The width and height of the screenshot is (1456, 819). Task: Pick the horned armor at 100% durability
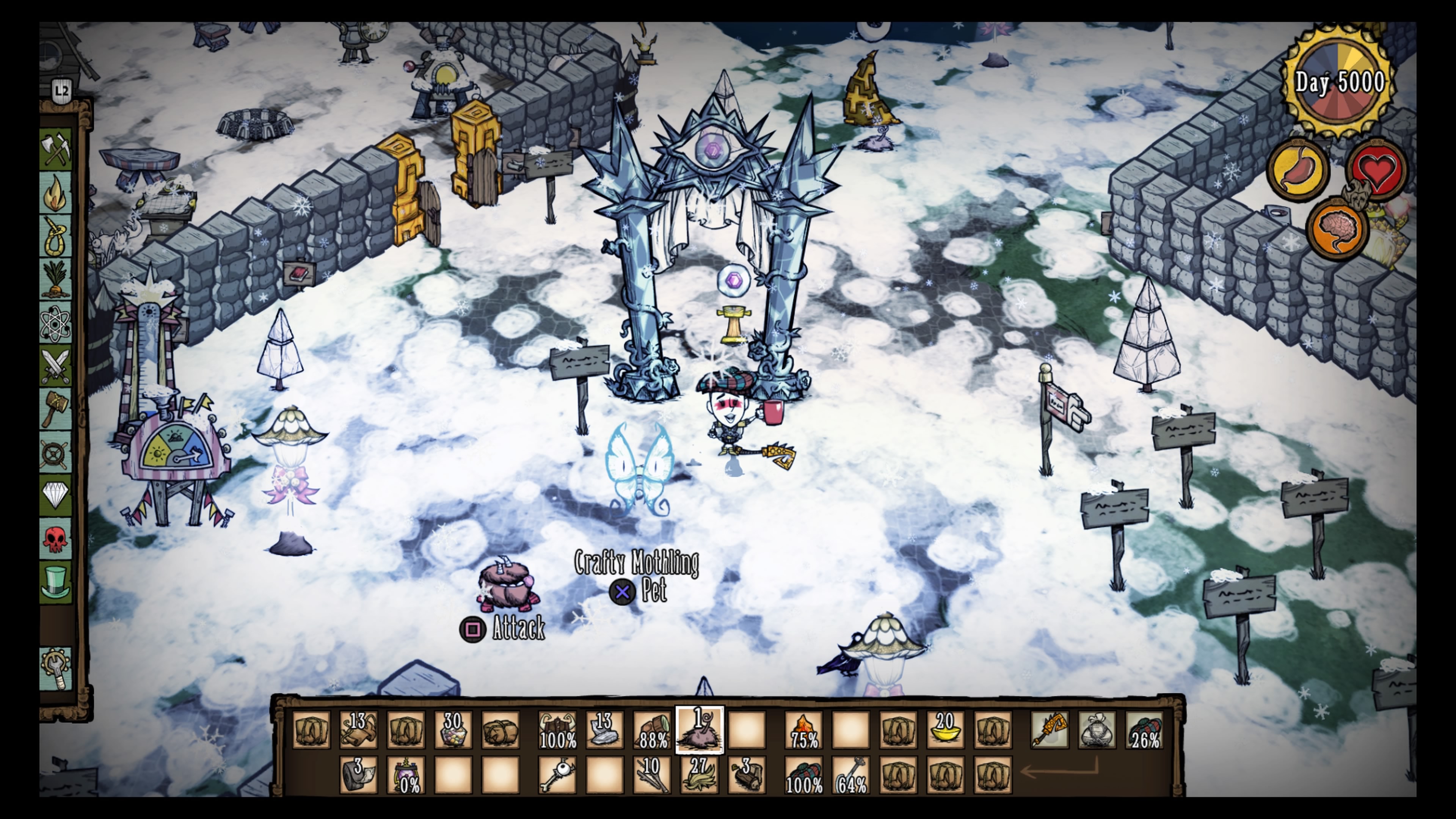pos(557,730)
